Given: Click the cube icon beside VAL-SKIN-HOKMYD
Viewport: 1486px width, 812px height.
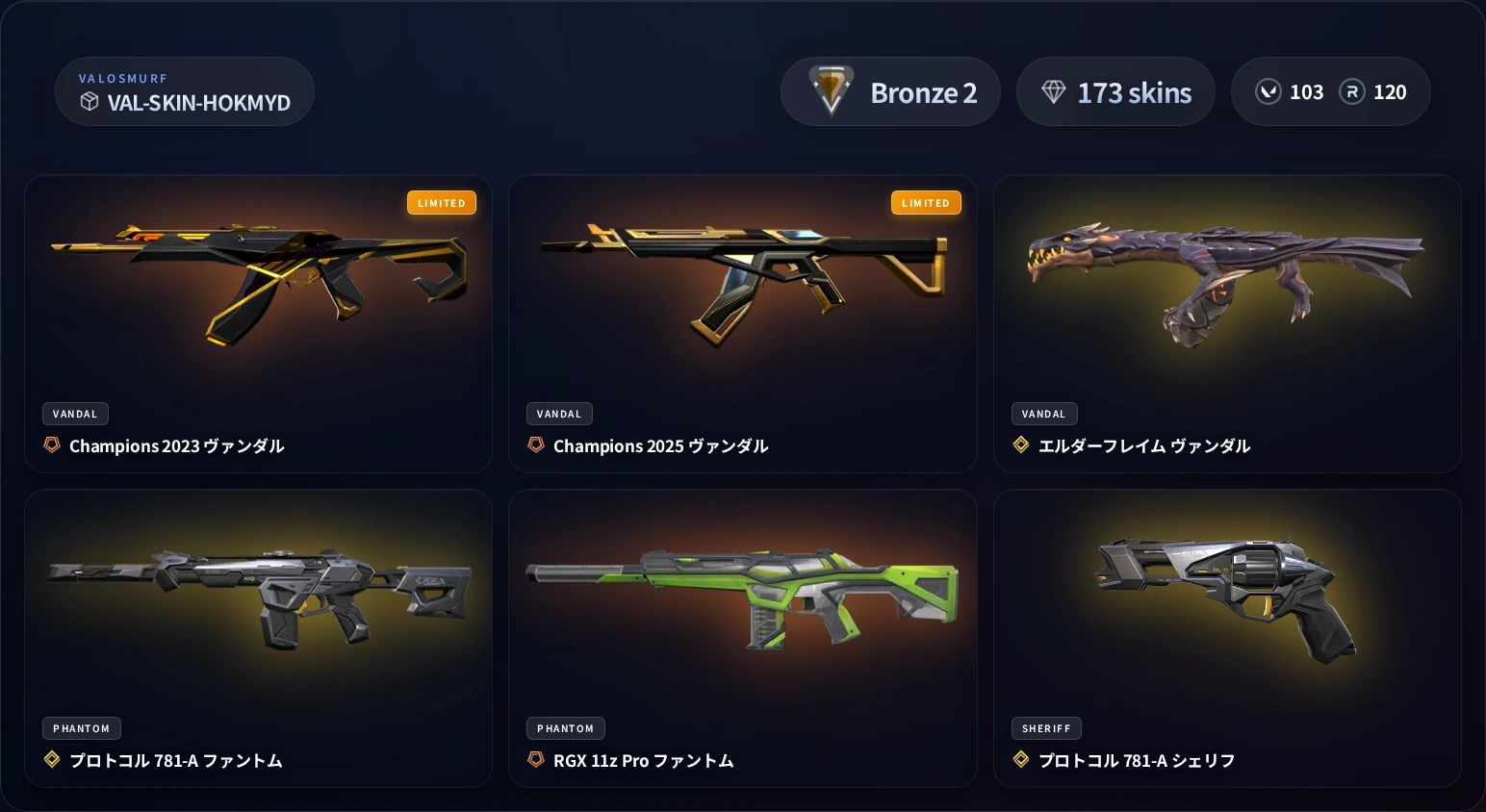Looking at the screenshot, I should point(90,102).
